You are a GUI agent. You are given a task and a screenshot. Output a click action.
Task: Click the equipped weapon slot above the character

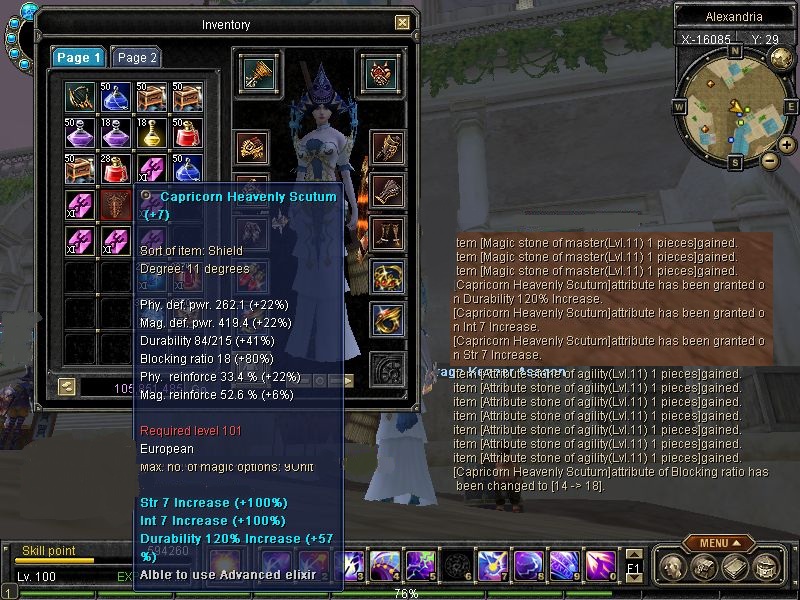pyautogui.click(x=257, y=71)
